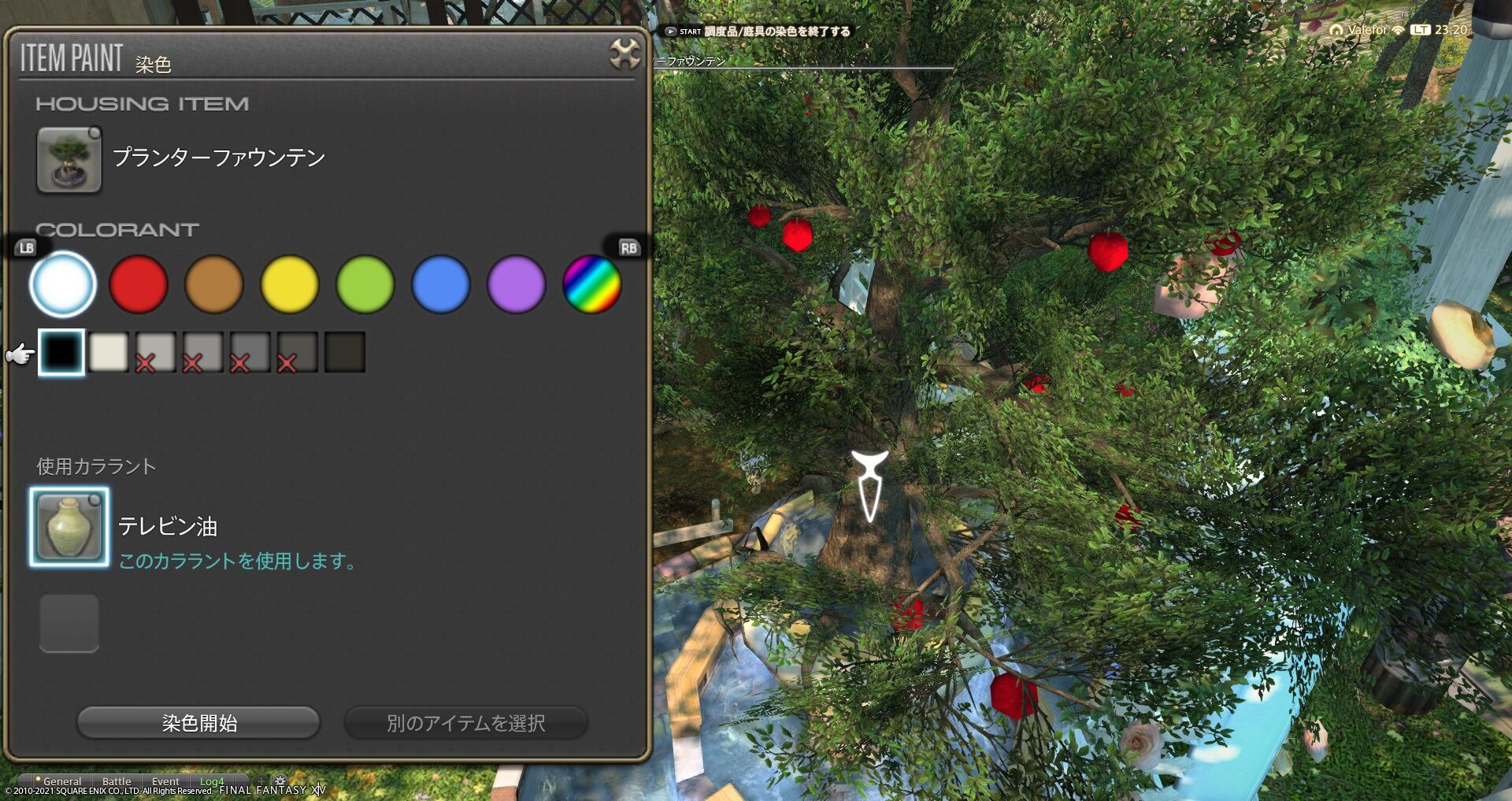Open the Log4 chat tab
1512x801 pixels.
(211, 781)
